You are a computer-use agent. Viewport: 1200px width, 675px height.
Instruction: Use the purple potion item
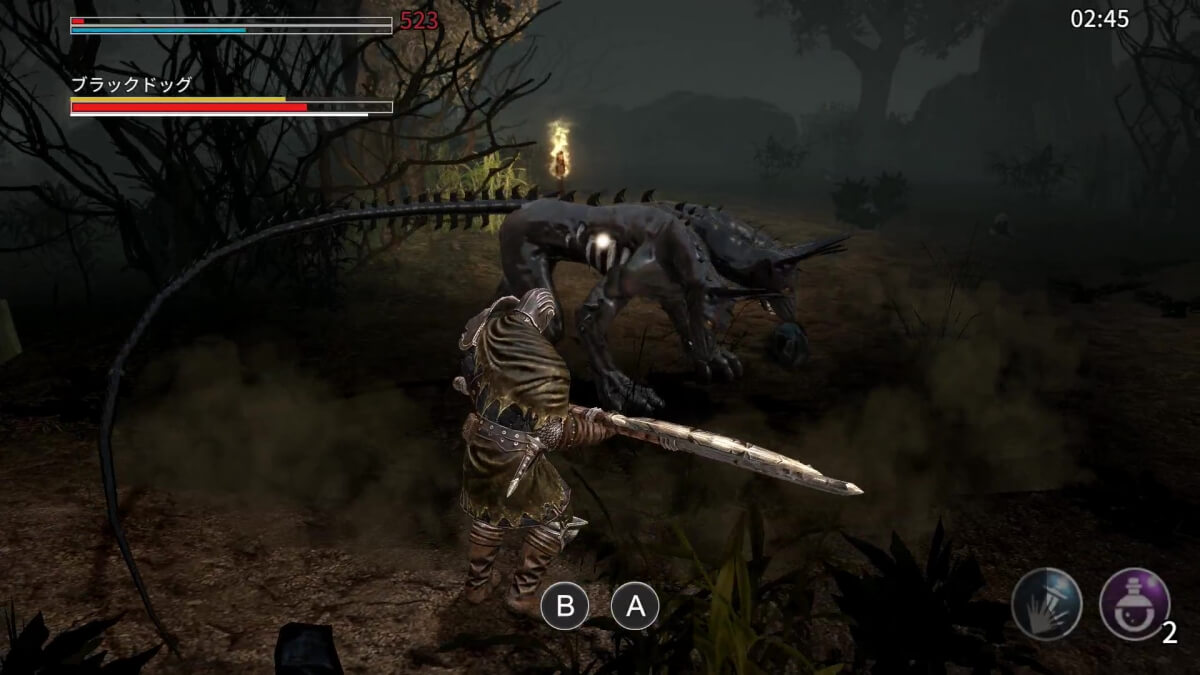pyautogui.click(x=1134, y=603)
